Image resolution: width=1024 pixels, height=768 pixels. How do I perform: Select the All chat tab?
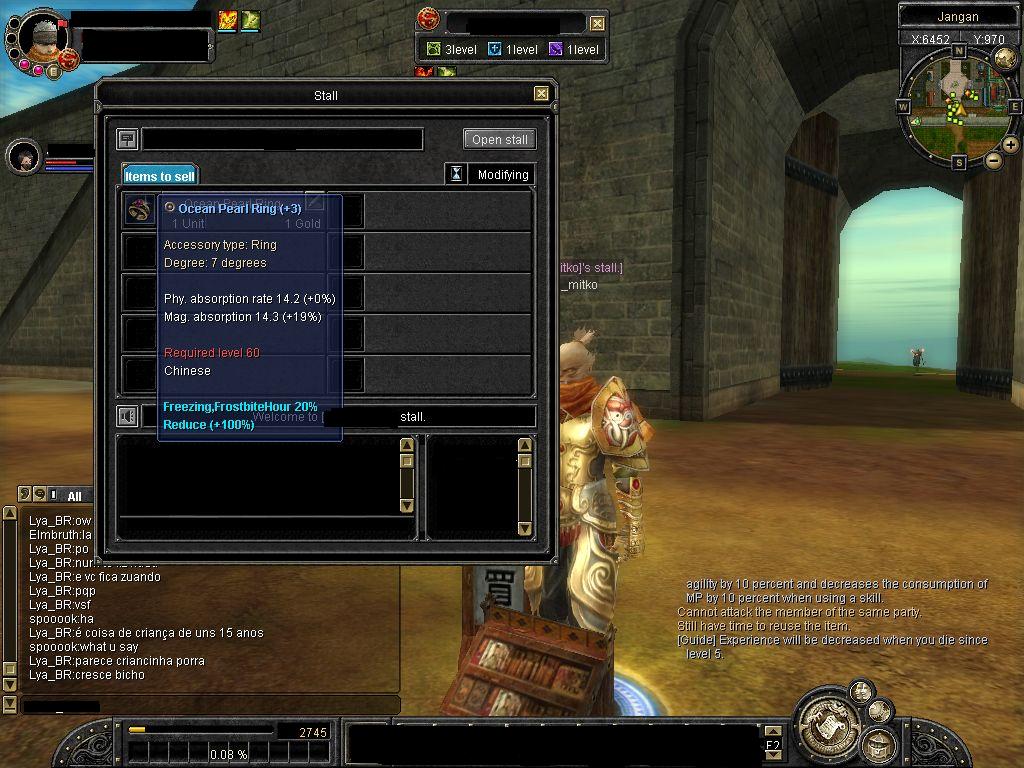click(74, 496)
